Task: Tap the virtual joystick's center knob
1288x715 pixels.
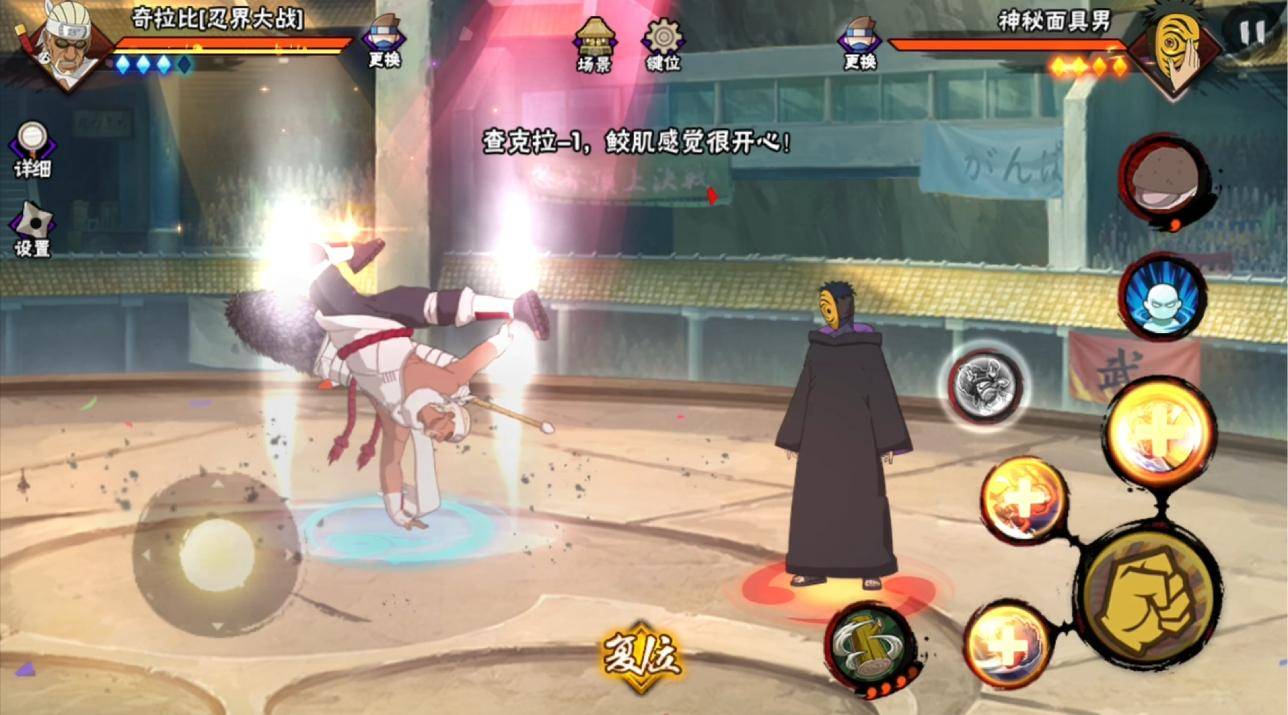Action: (x=217, y=554)
